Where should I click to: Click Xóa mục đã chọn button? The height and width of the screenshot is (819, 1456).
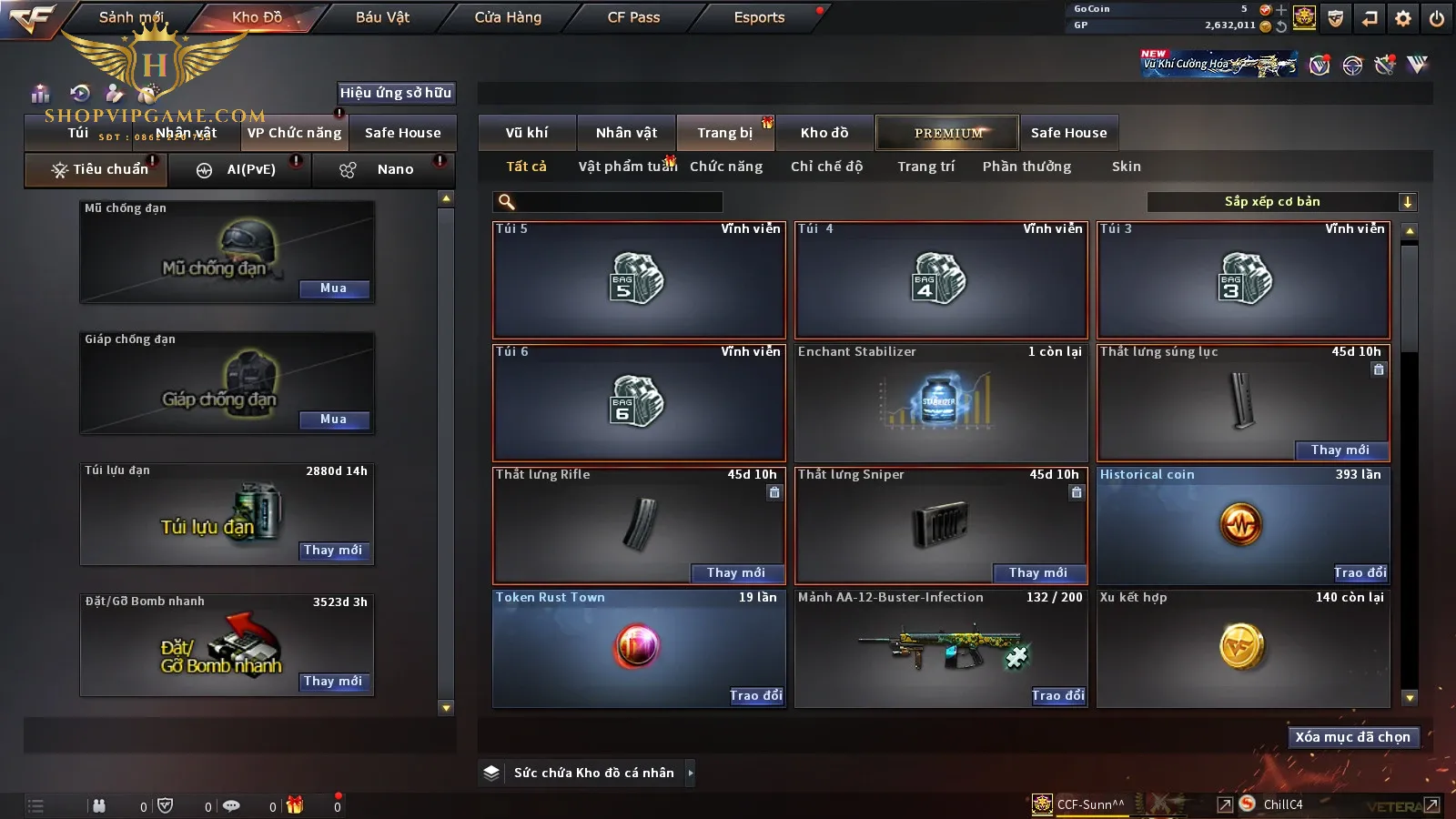[1352, 737]
